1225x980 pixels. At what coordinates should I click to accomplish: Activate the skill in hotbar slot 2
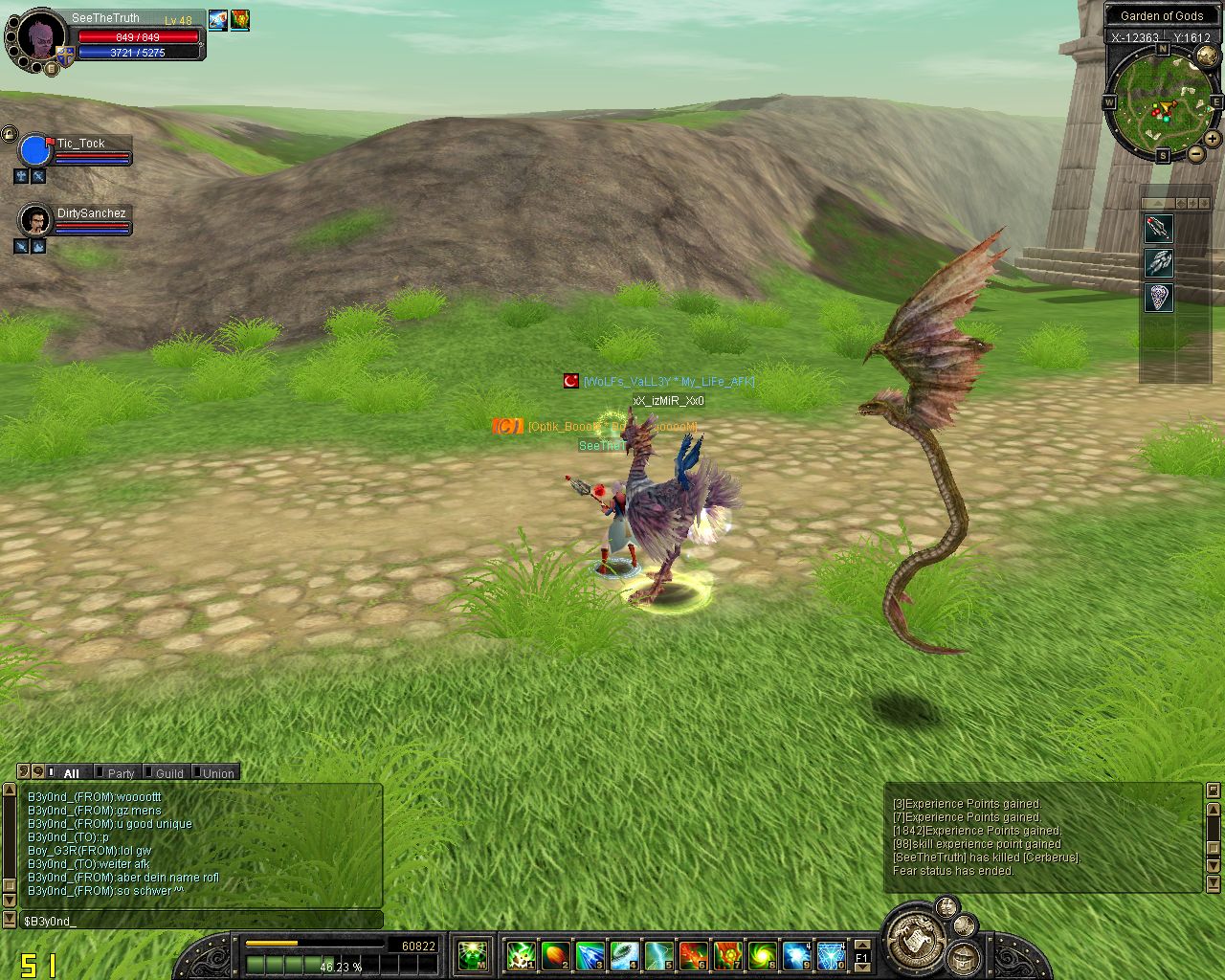[x=556, y=954]
